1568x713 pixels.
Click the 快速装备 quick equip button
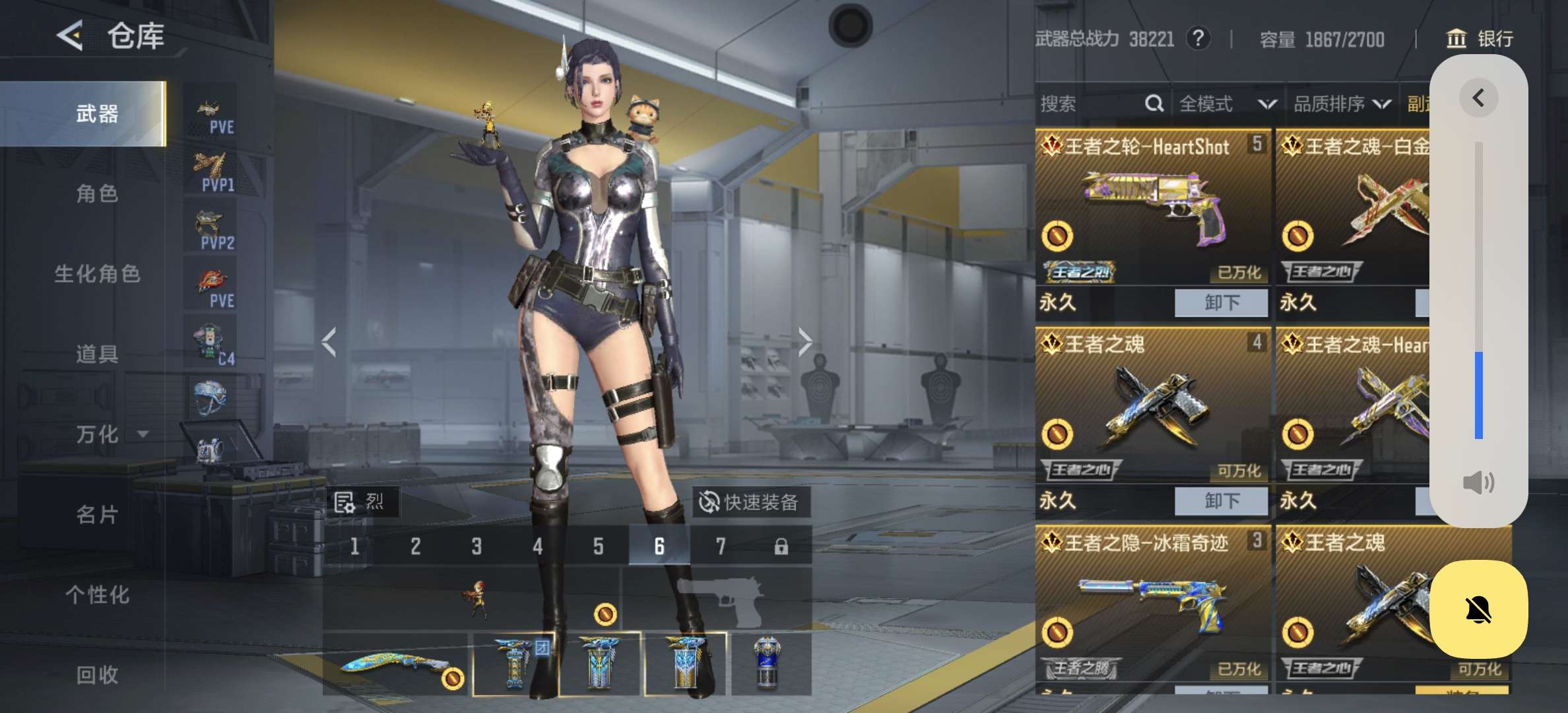click(750, 502)
